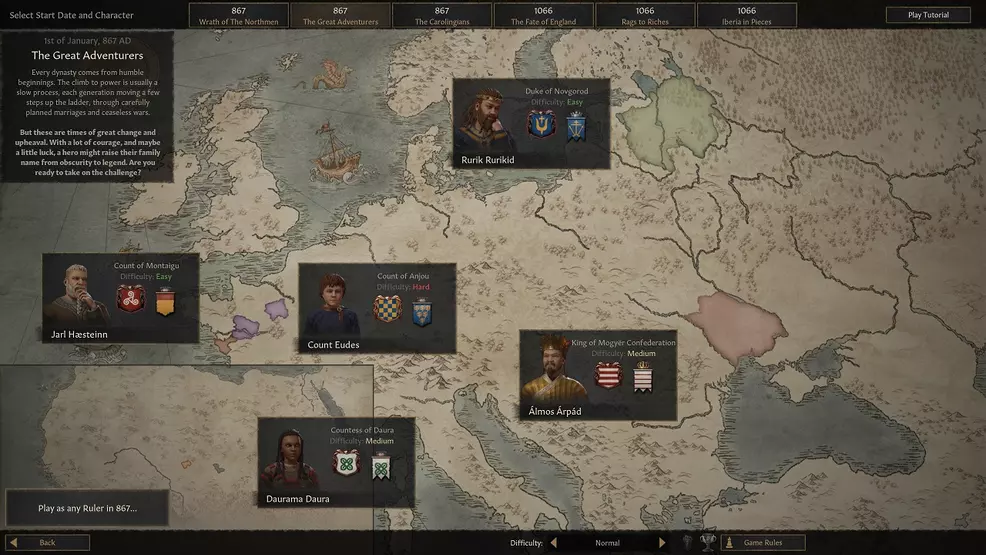Click the achievements trophy icon

(x=708, y=543)
